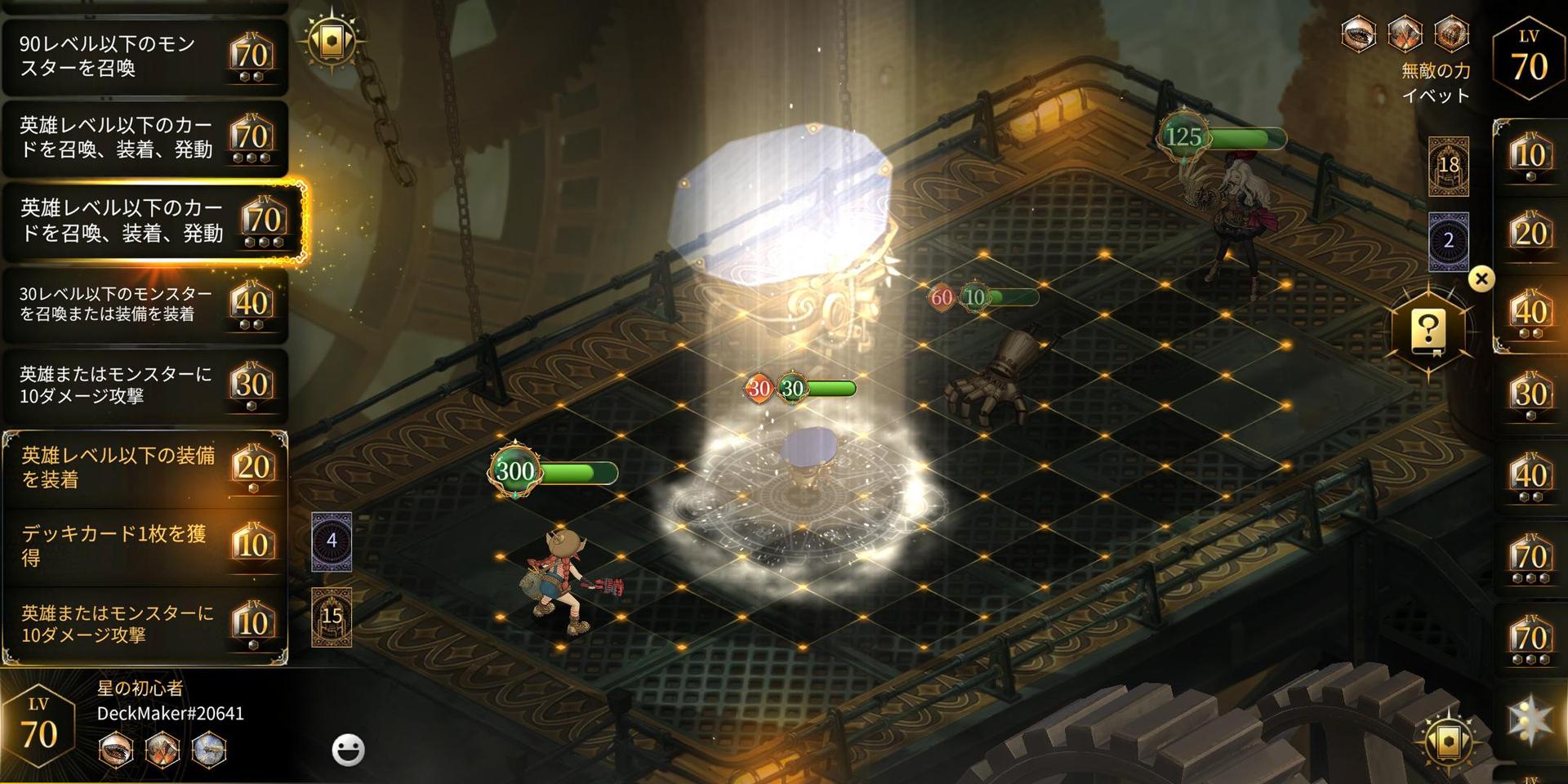Screen dimensions: 1568x784
Task: Inspect the opponent's LV20 card
Action: pyautogui.click(x=1530, y=234)
